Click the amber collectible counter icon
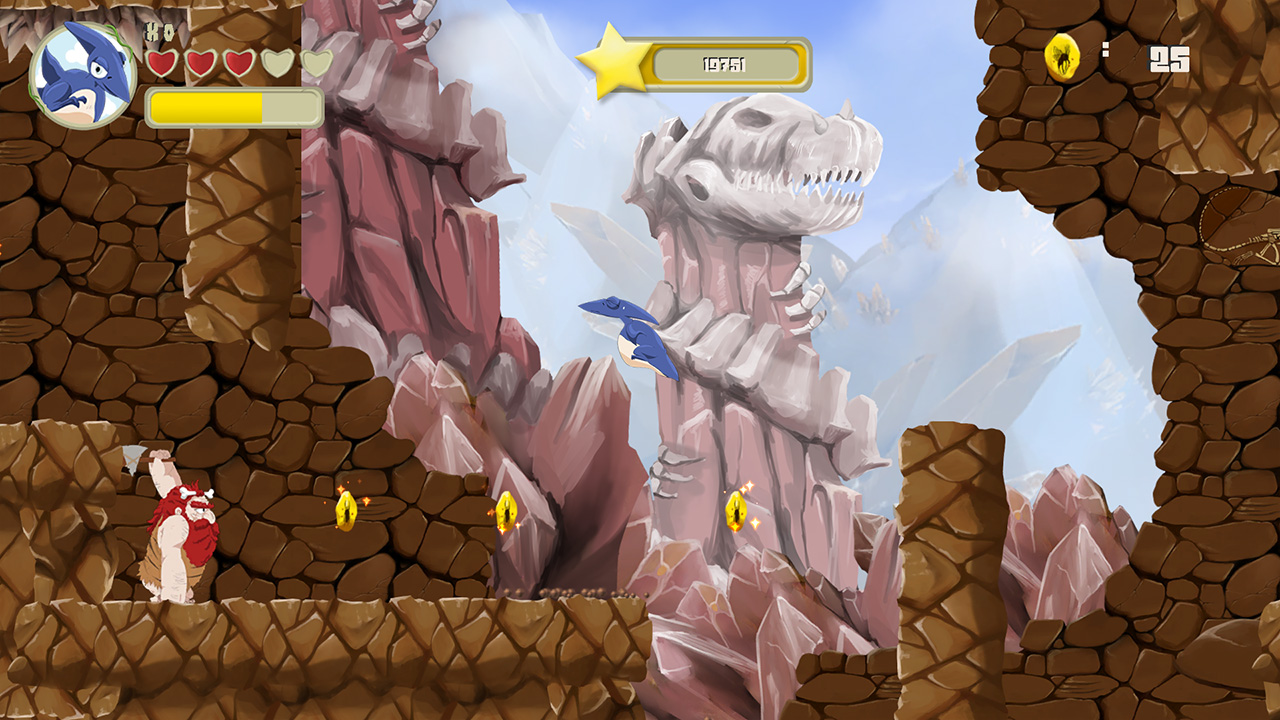This screenshot has height=720, width=1280. pyautogui.click(x=1063, y=55)
